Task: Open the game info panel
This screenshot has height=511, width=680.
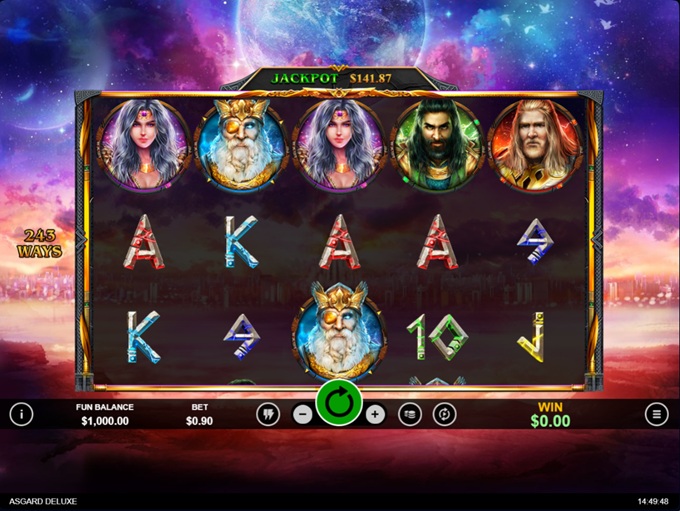Action: [x=21, y=414]
